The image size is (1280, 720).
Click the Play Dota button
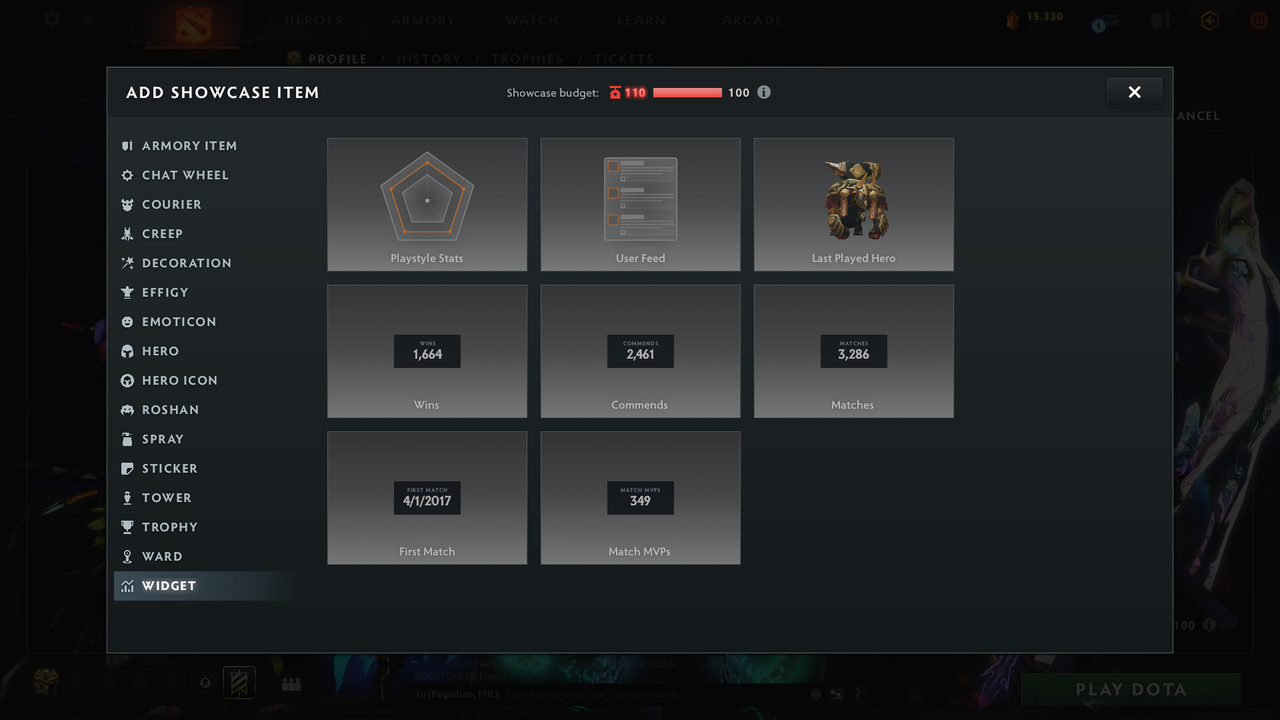(1130, 689)
